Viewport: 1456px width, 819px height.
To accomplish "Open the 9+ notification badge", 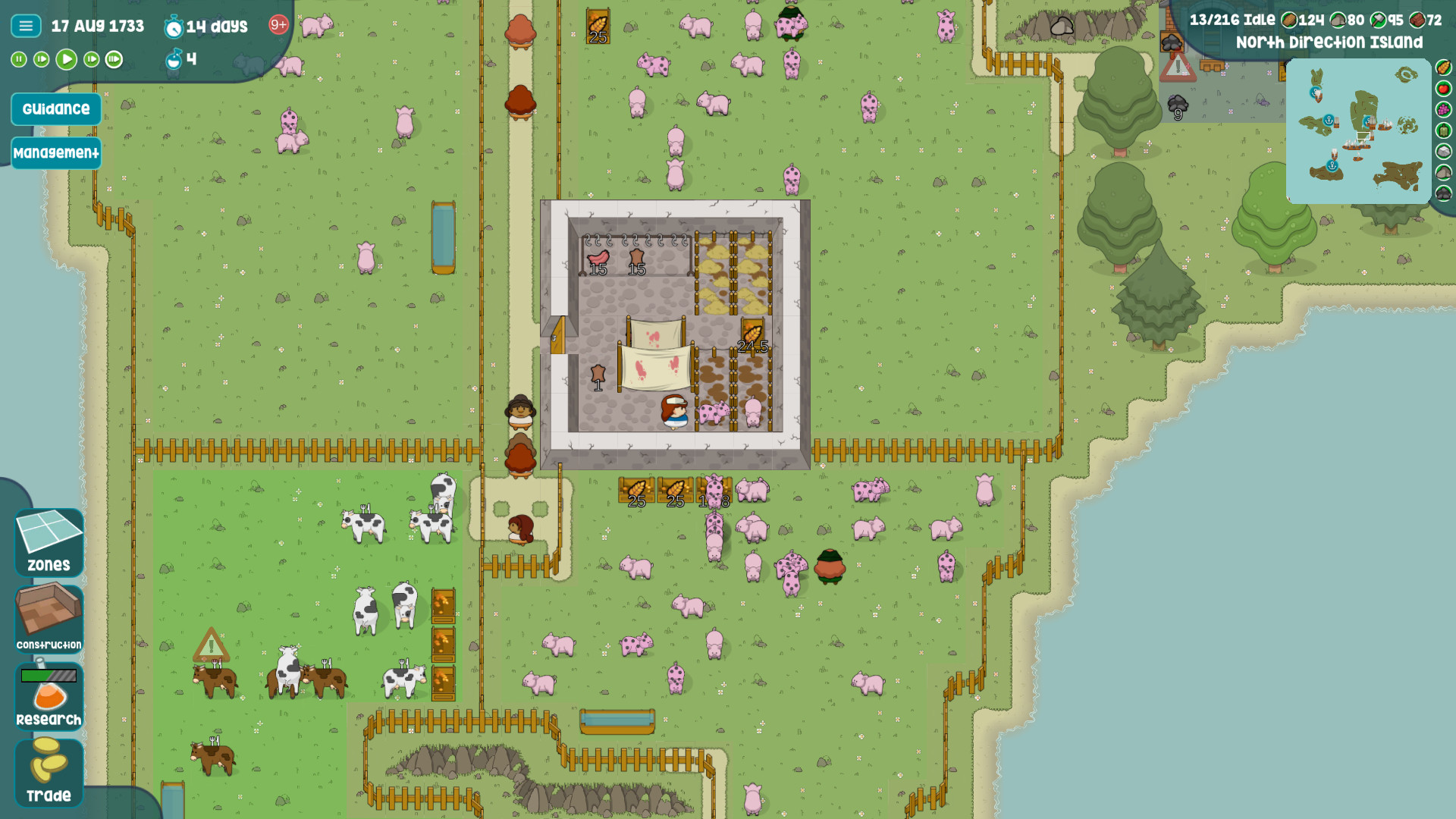I will pos(278,24).
